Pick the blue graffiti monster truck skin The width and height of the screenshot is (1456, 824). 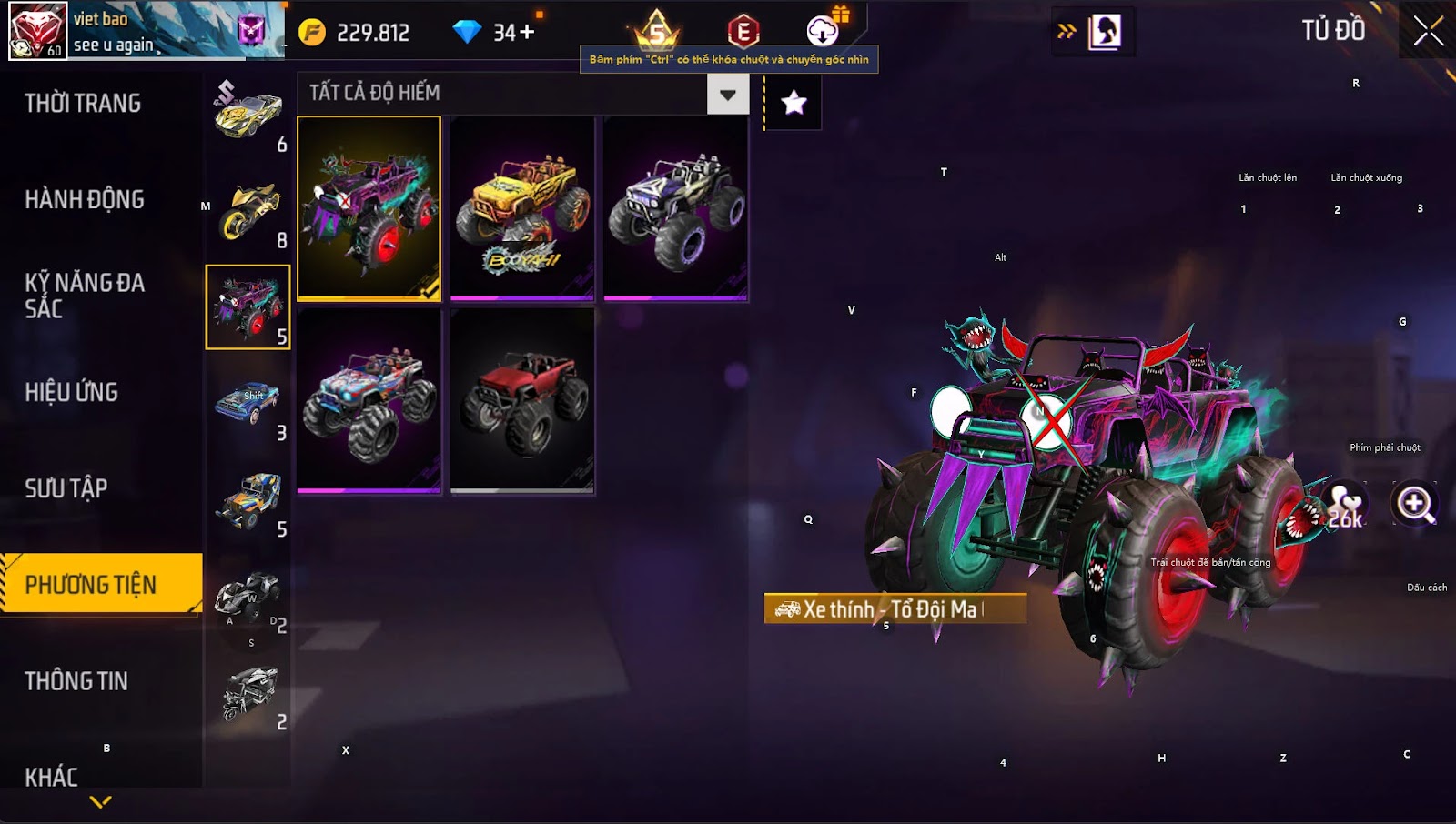[369, 400]
